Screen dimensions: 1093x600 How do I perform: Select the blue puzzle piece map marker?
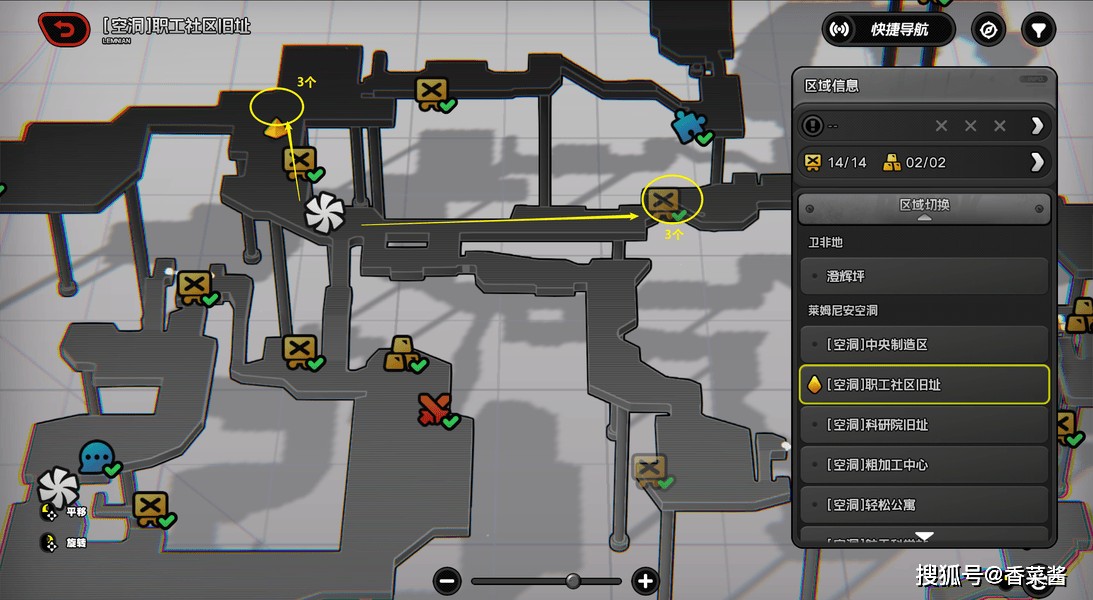pyautogui.click(x=687, y=126)
